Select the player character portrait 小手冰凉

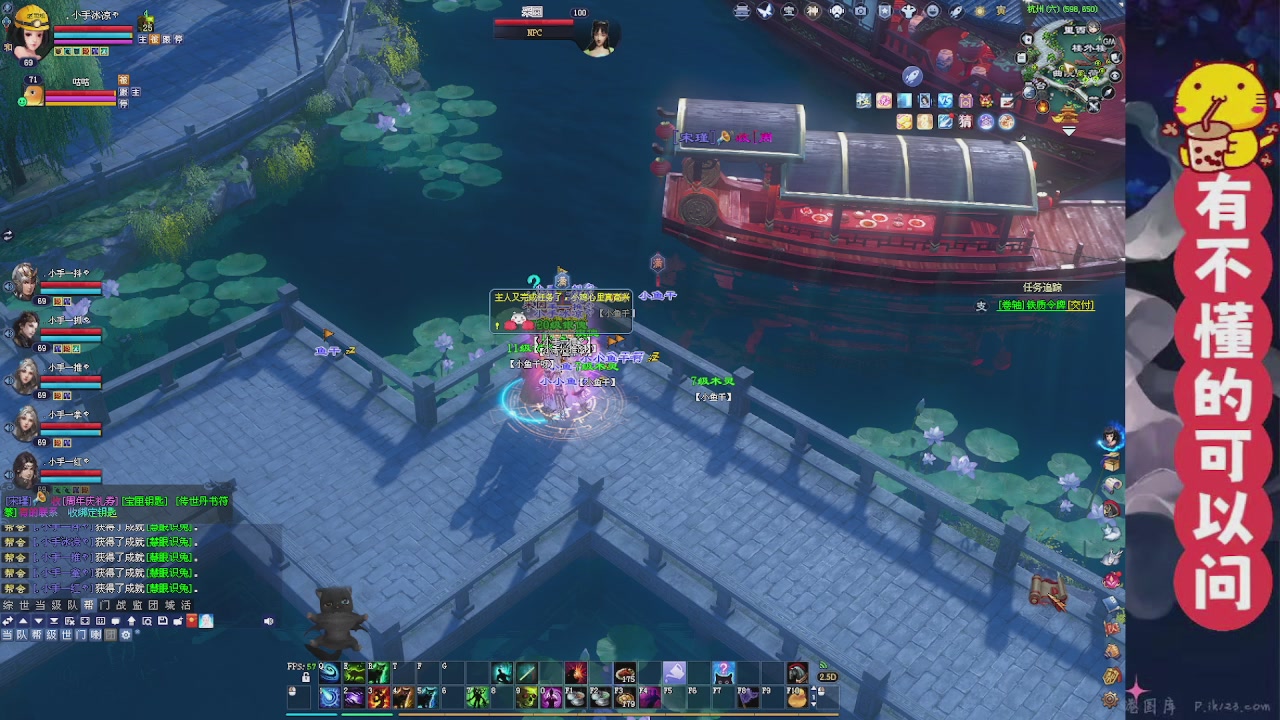30,34
